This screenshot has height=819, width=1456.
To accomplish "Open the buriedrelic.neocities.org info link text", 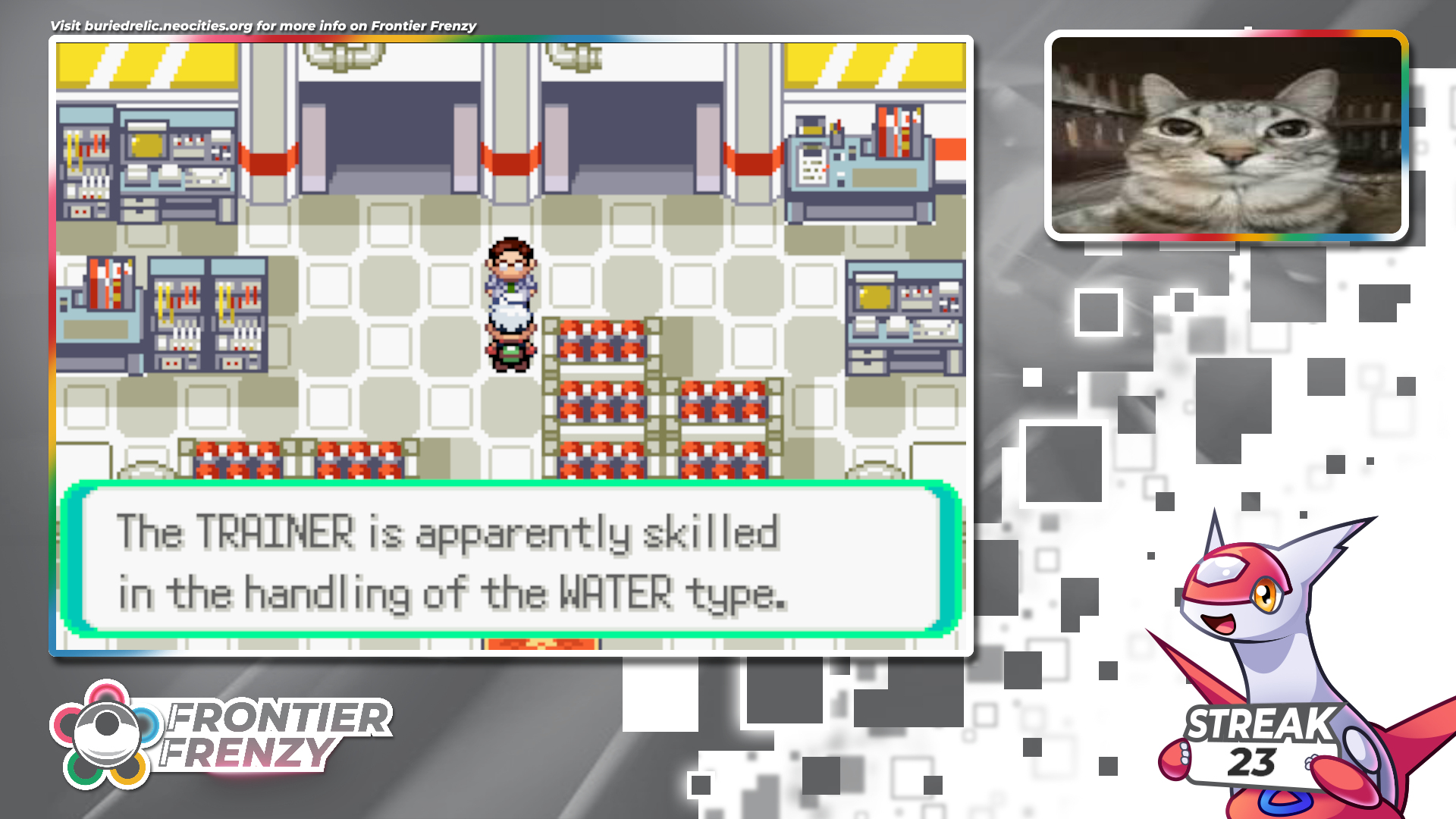I will pos(262,26).
